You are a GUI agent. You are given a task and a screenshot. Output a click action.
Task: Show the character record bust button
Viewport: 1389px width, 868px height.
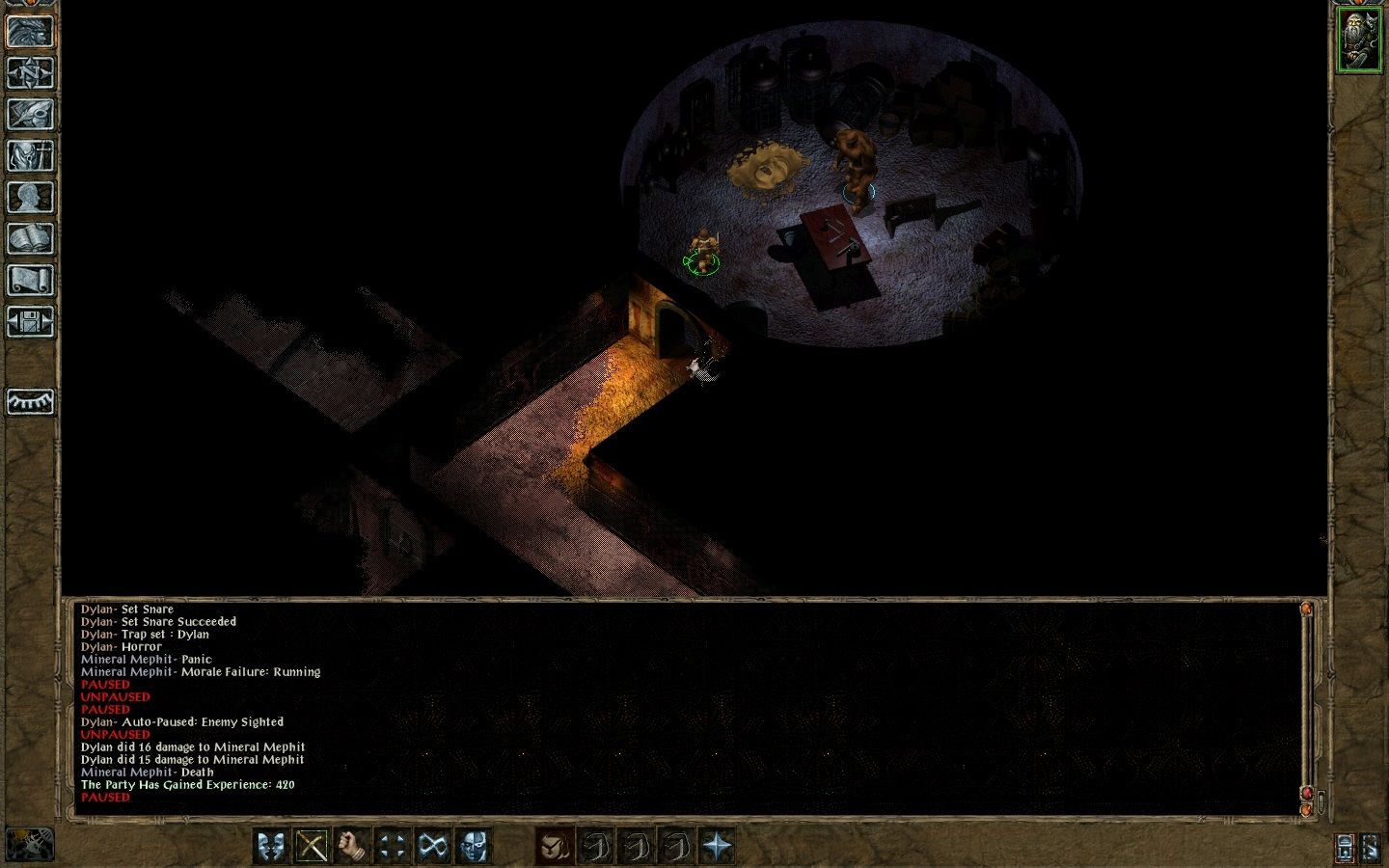tap(30, 197)
